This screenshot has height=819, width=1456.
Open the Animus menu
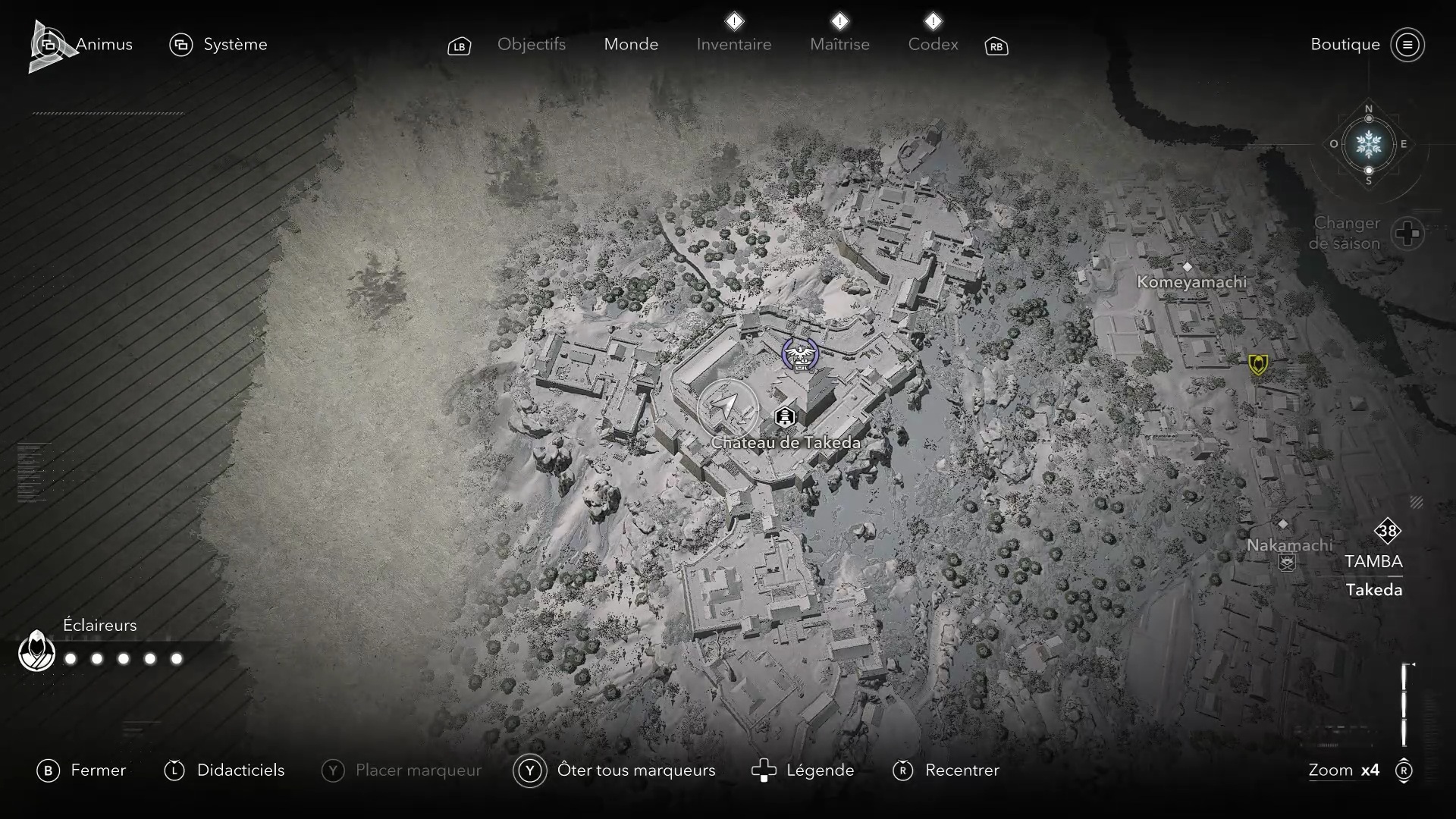[x=82, y=45]
